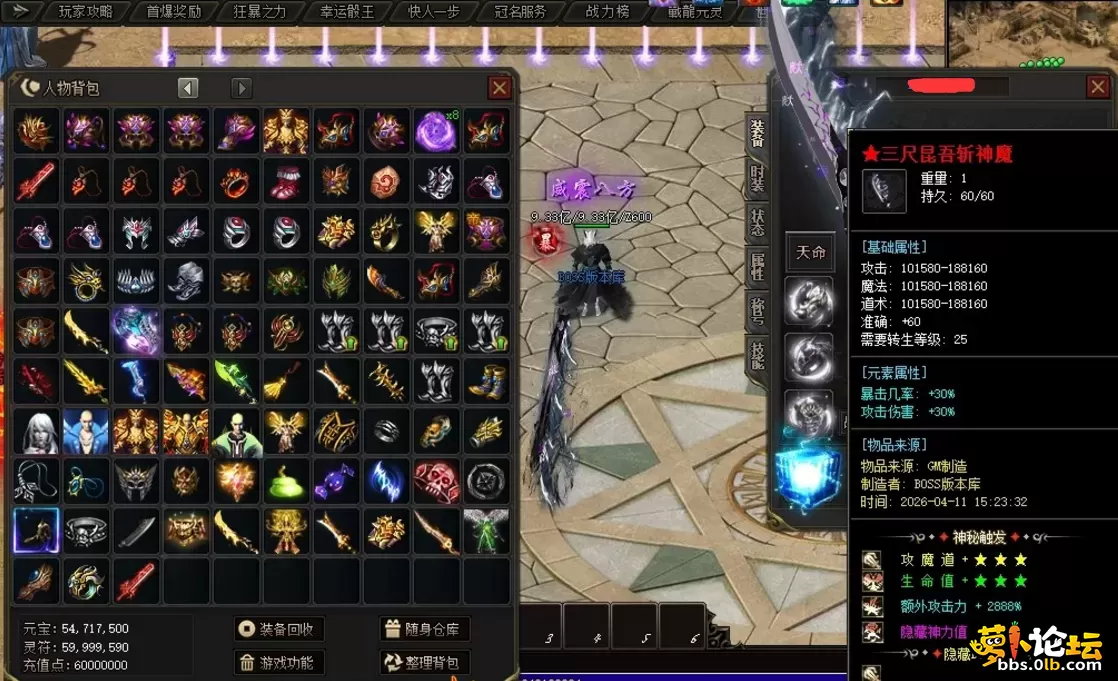This screenshot has width=1118, height=681.
Task: Select the green slime blob item slot
Action: 286,481
